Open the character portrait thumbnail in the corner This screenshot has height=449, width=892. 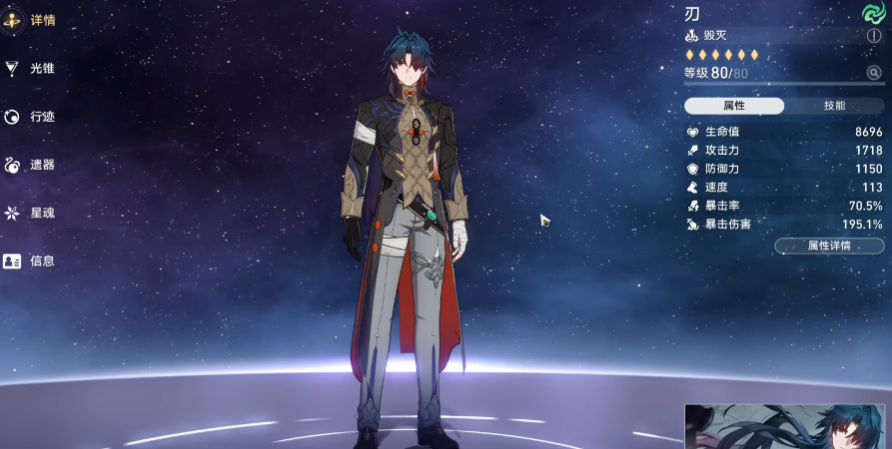pos(787,427)
